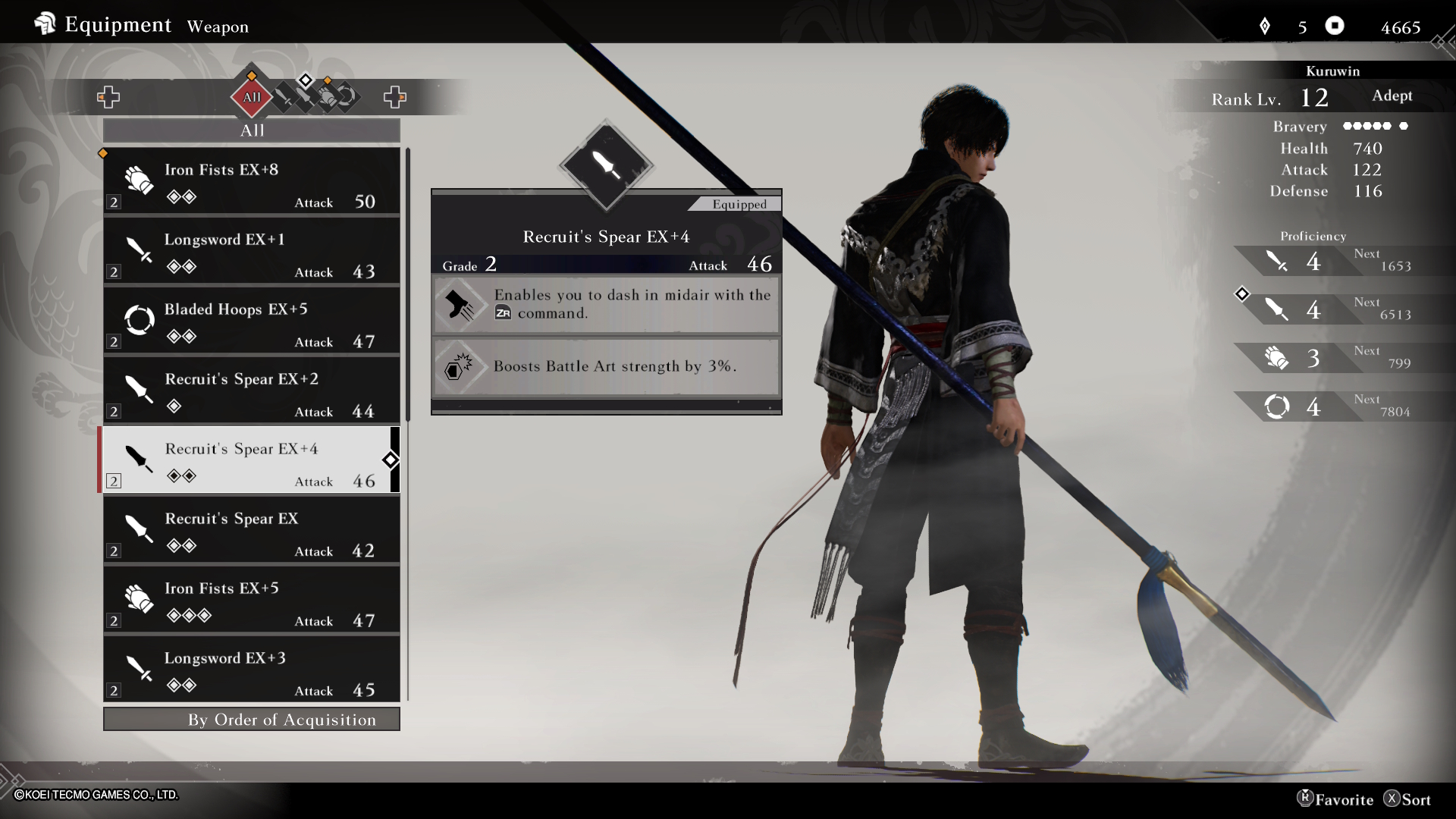Switch to the All weapons tab
The height and width of the screenshot is (819, 1456).
(252, 97)
